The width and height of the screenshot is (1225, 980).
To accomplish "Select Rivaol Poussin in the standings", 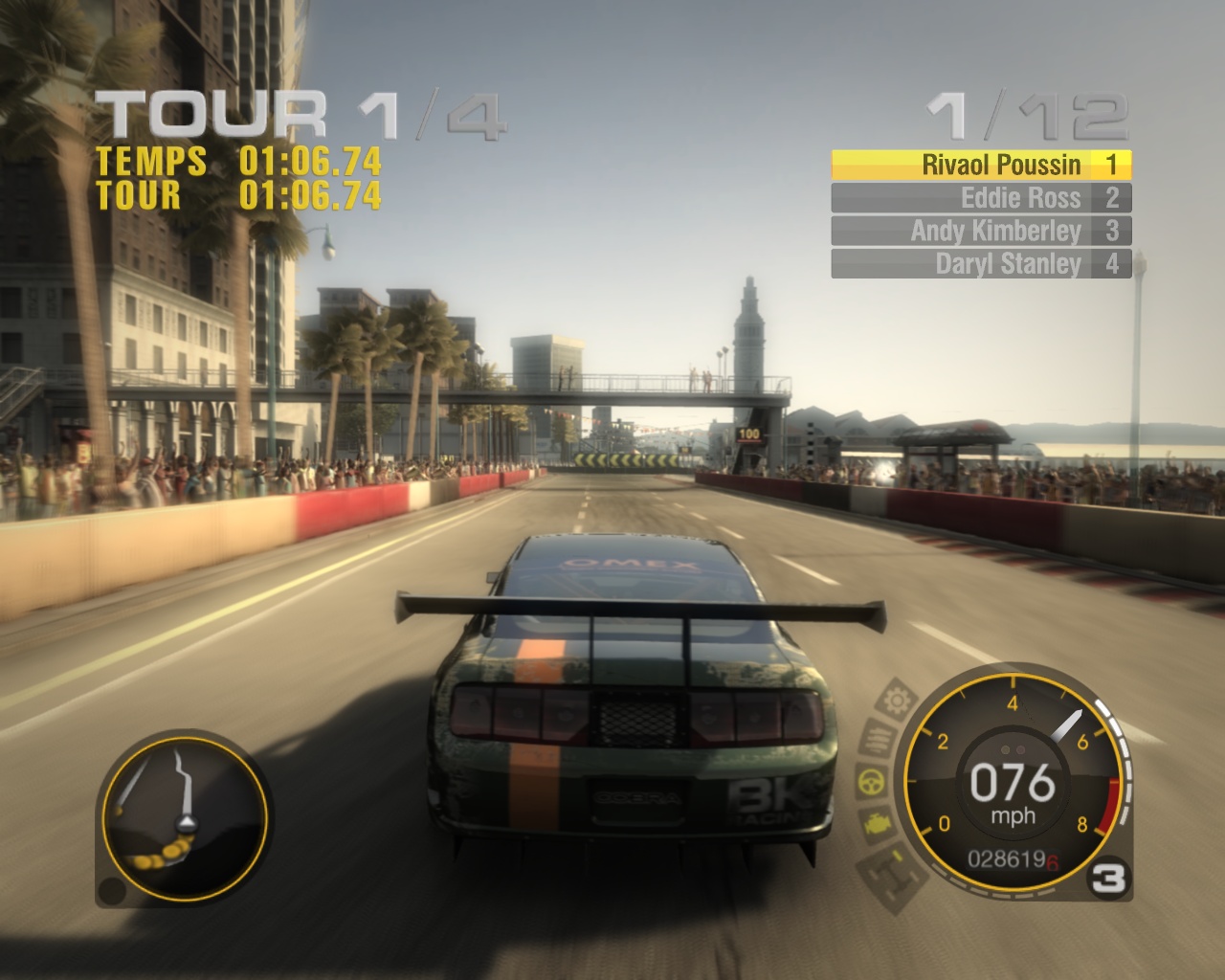I will coord(981,166).
